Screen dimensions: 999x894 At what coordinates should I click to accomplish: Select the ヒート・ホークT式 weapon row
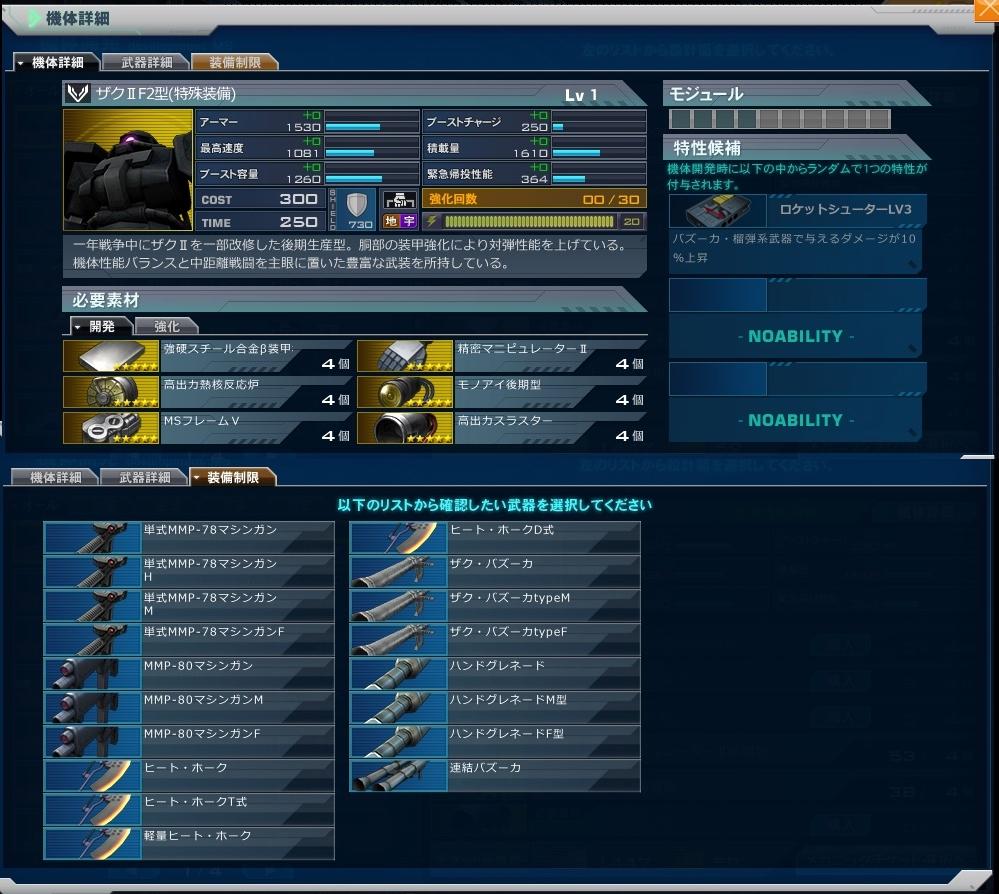tap(189, 809)
